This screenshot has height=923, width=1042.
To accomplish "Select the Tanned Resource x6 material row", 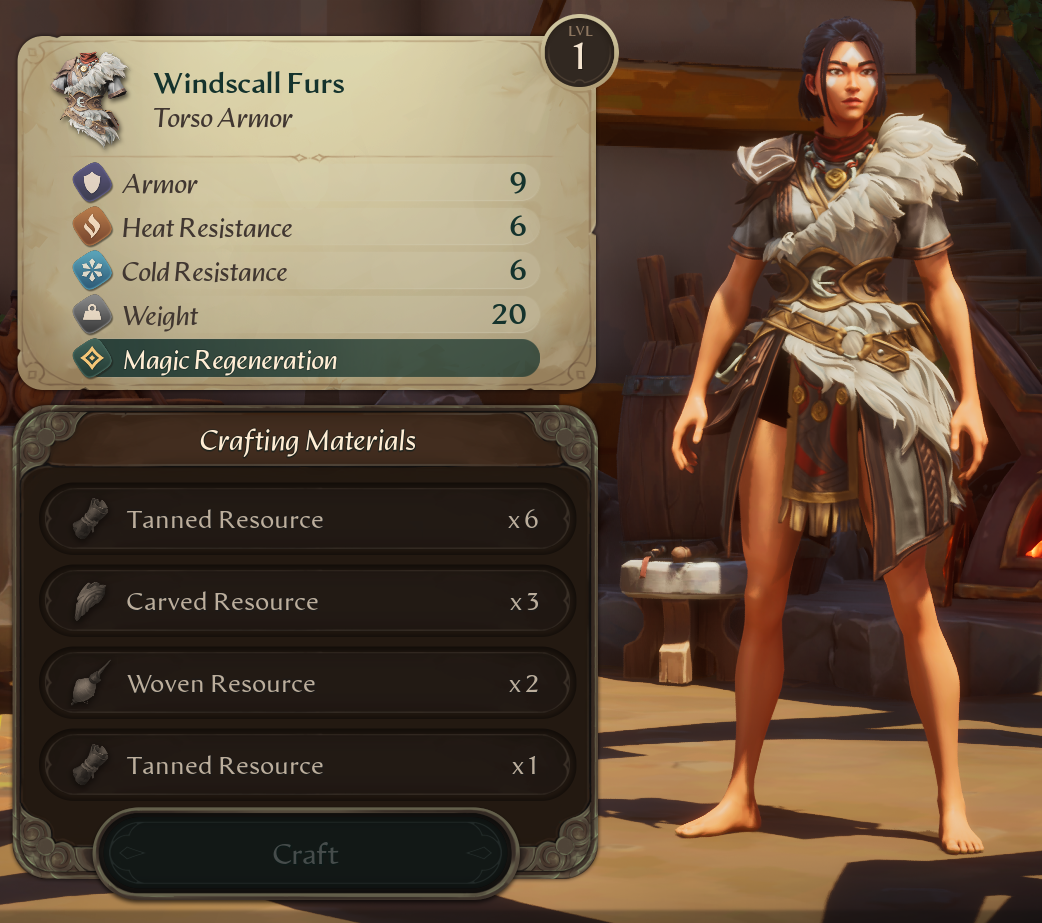I will click(307, 520).
